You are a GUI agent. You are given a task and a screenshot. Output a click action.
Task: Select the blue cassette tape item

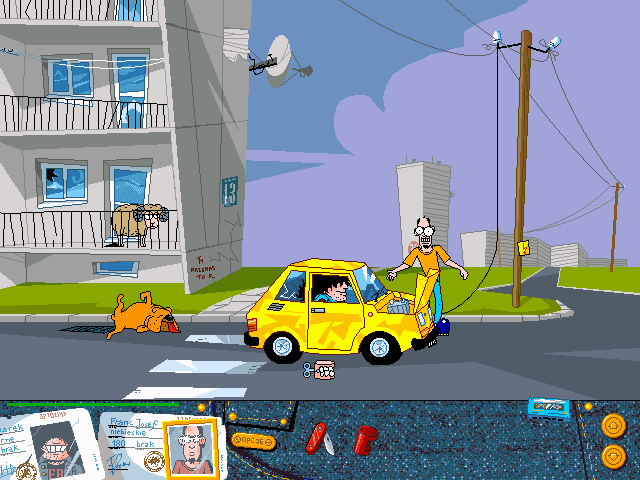(549, 408)
